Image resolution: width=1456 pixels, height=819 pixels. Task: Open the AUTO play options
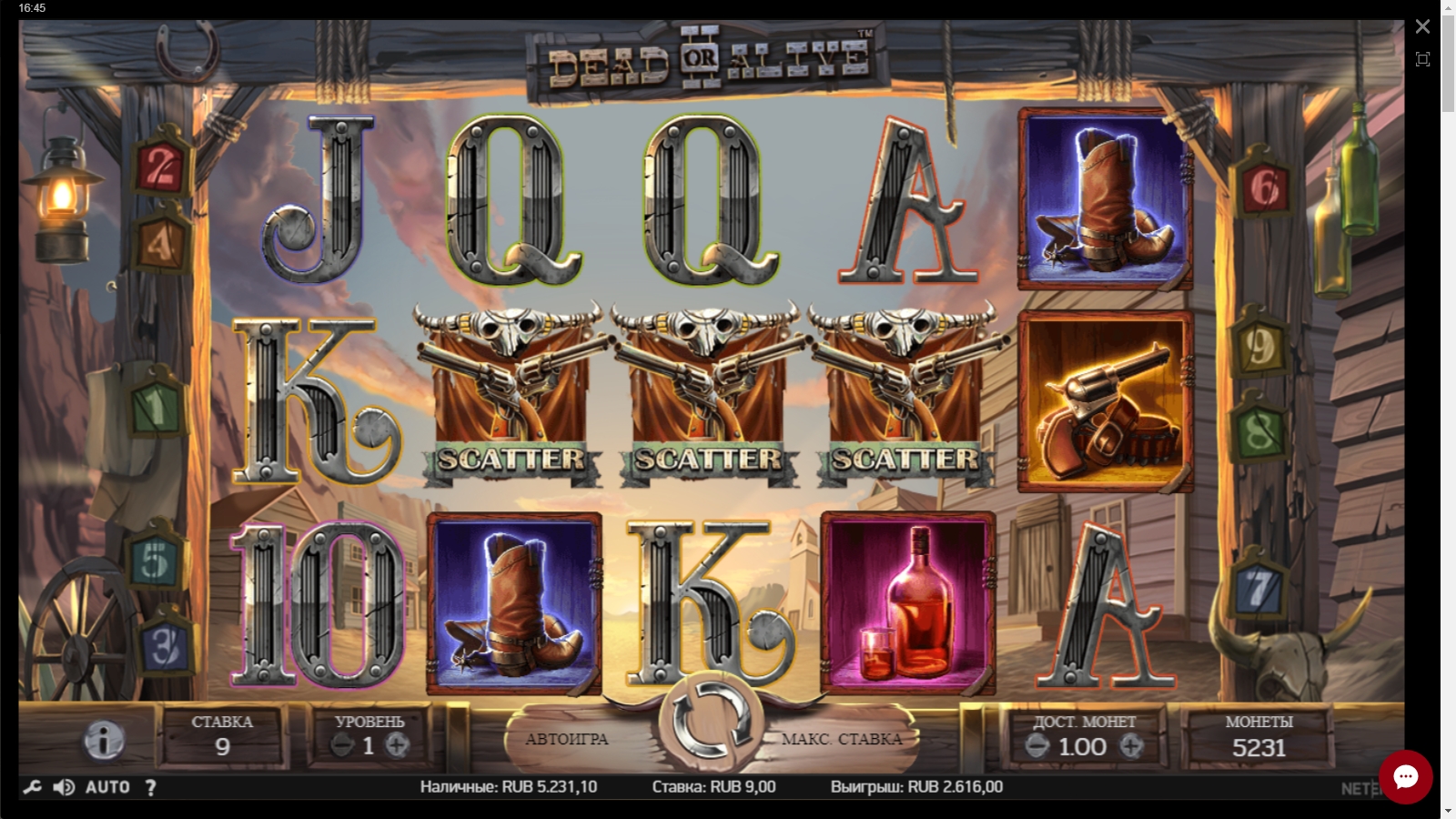click(x=107, y=787)
